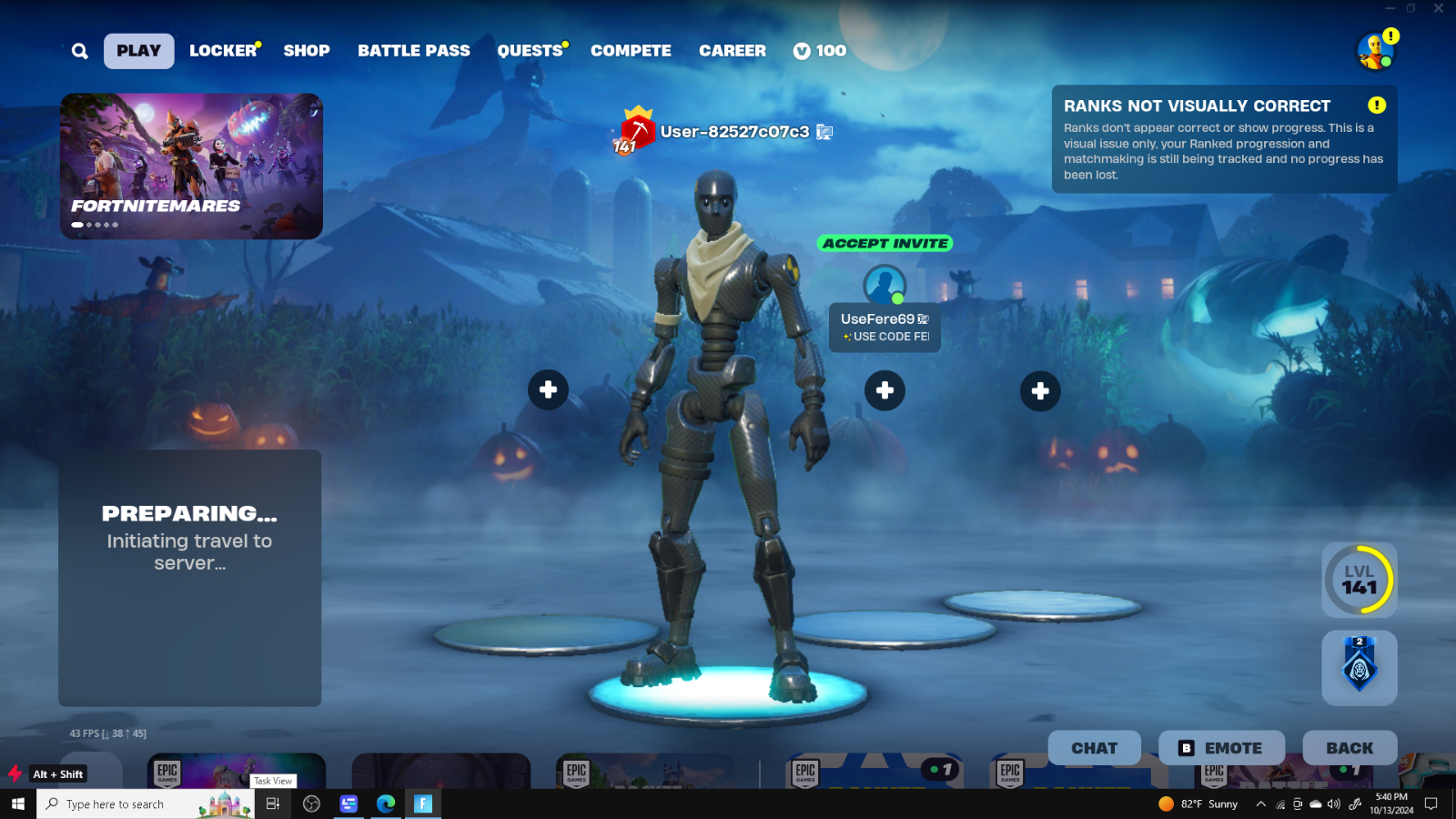Click the PC platform icon next to UseFere69
Viewport: 1456px width, 819px height.
pos(922,319)
